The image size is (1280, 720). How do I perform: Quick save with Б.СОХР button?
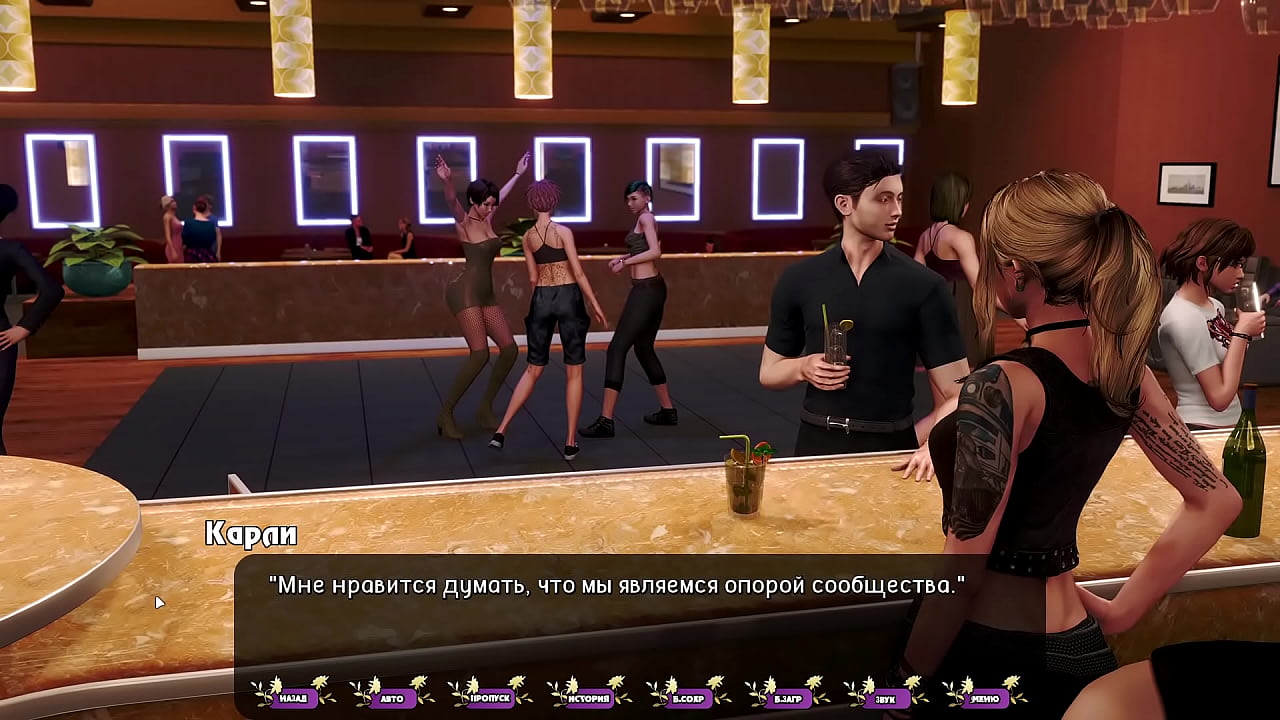pyautogui.click(x=688, y=698)
